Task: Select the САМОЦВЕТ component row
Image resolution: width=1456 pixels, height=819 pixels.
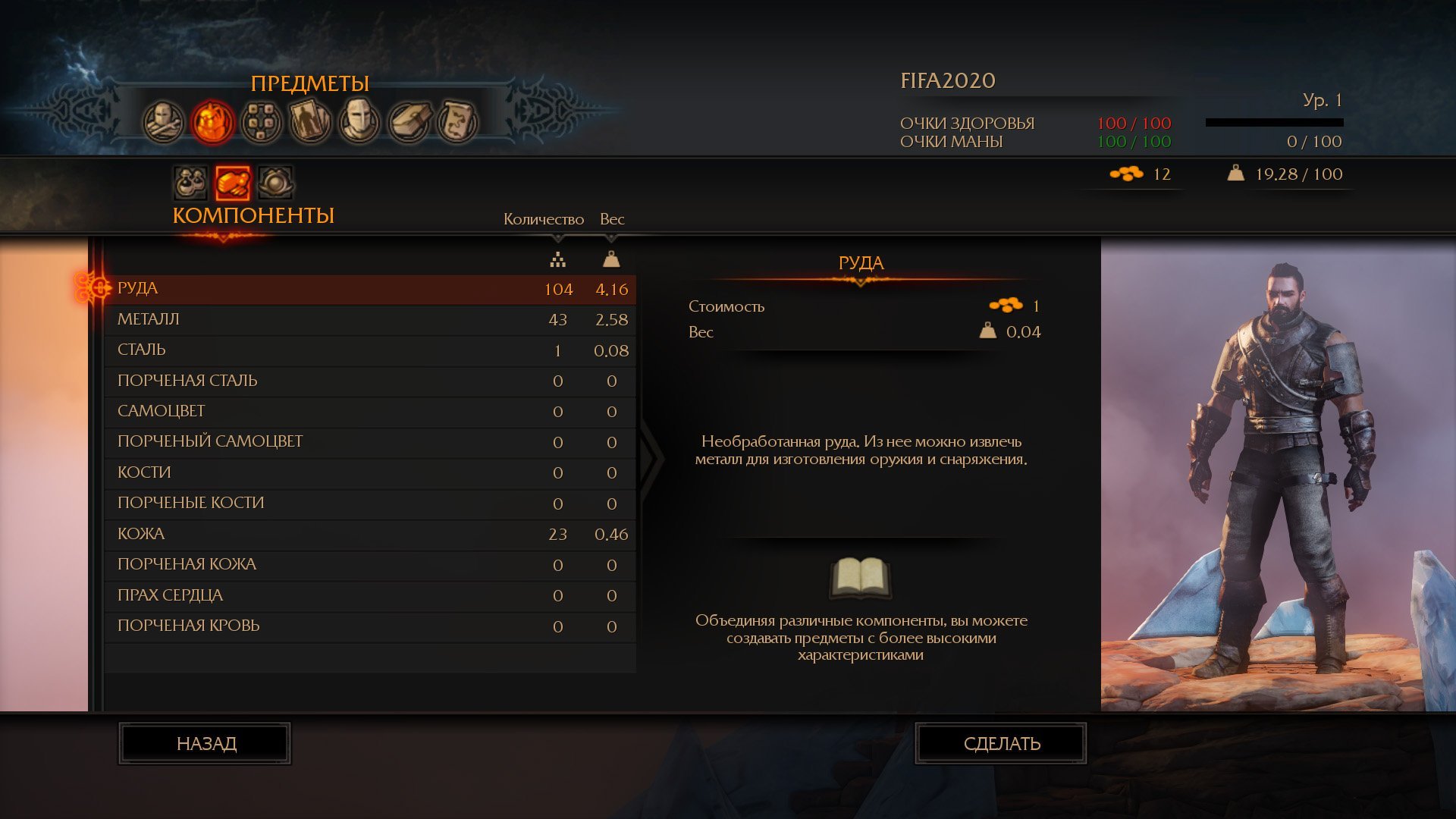Action: [369, 411]
